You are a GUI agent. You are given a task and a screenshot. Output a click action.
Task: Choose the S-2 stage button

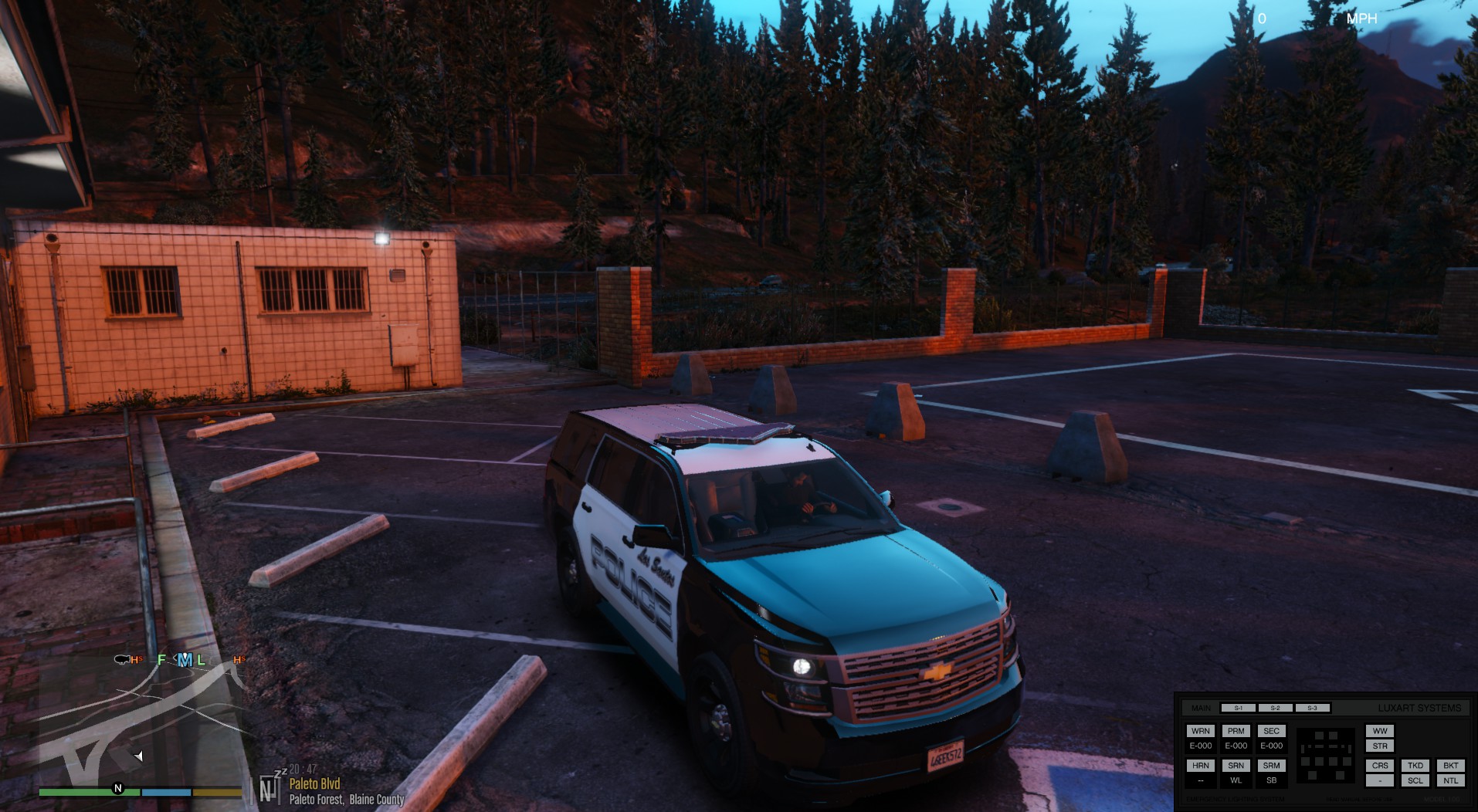(1275, 708)
